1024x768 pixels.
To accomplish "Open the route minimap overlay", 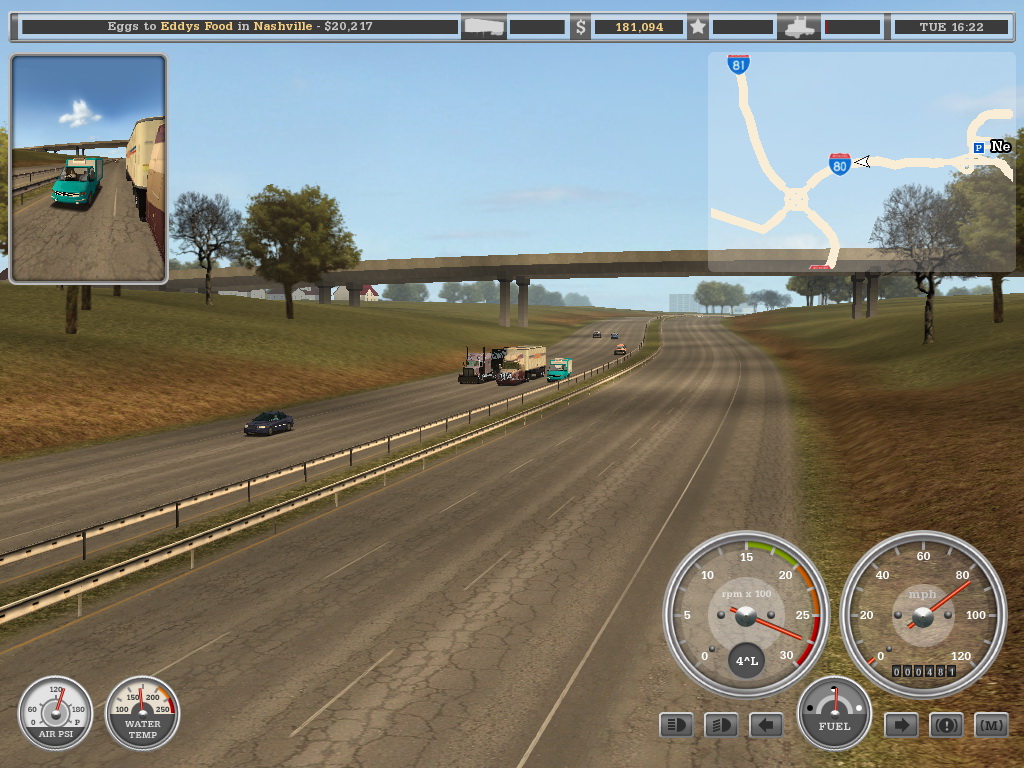I will 861,162.
